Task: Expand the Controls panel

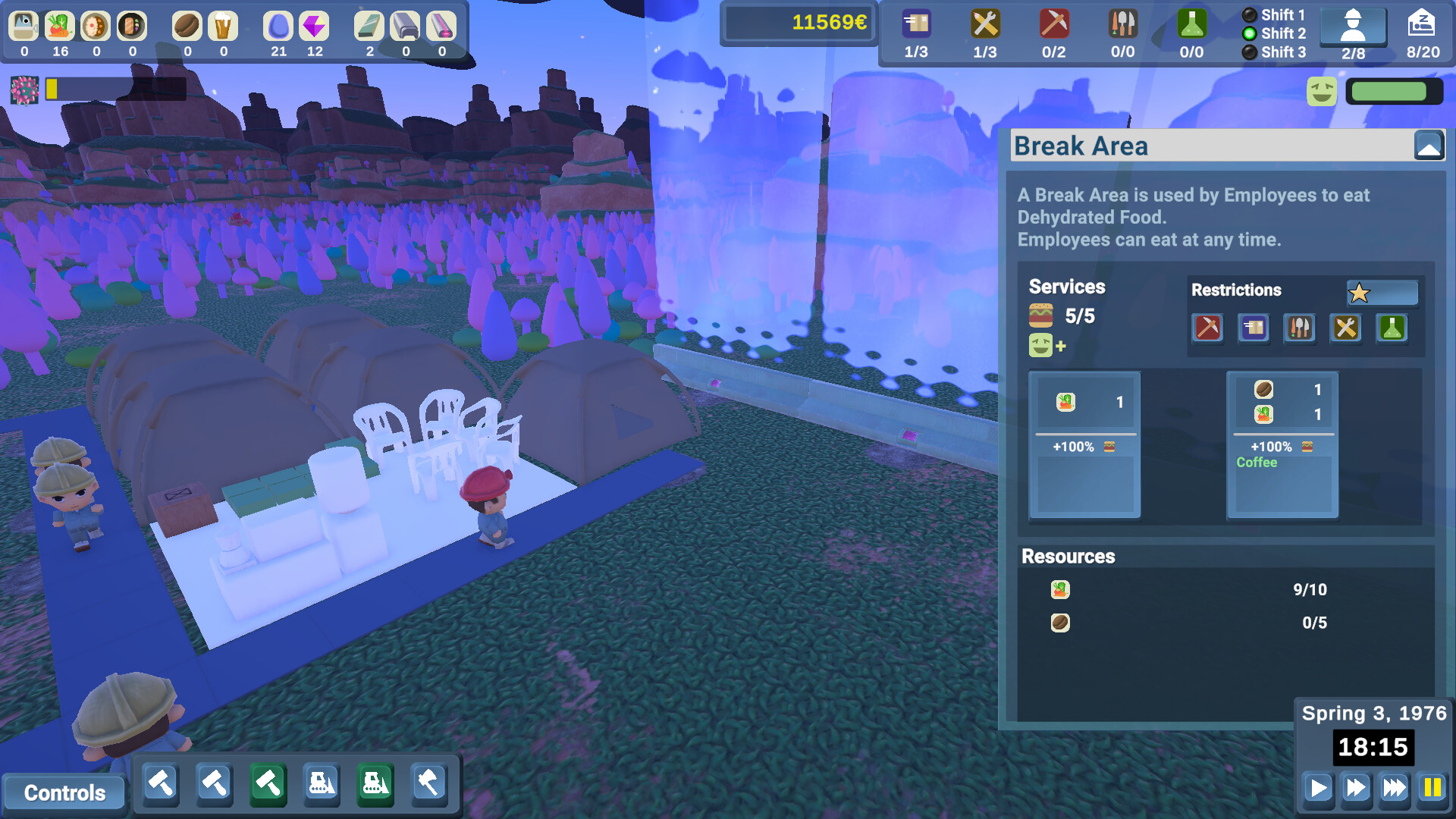Action: pos(64,792)
